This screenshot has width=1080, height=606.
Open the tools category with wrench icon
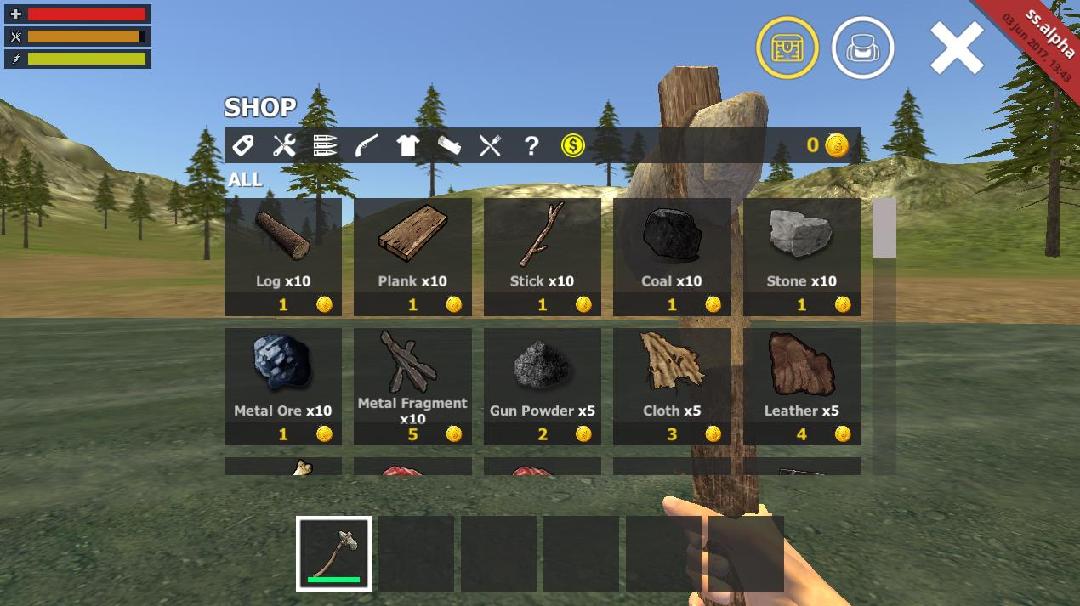(x=284, y=146)
